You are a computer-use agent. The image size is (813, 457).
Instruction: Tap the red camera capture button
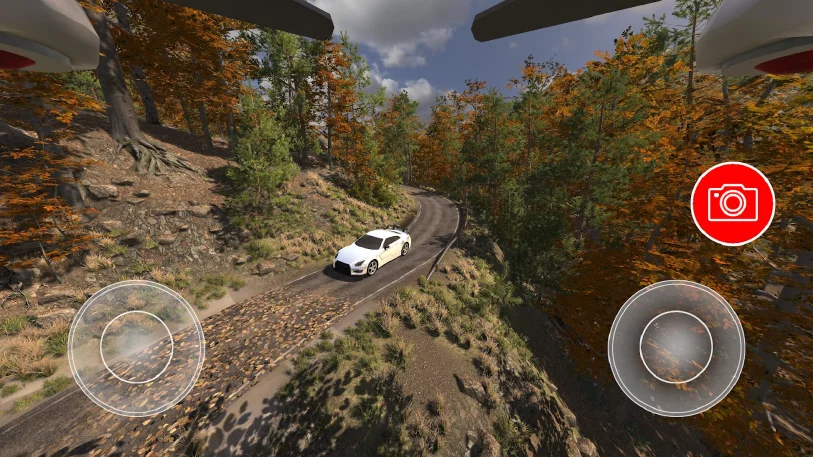[732, 203]
